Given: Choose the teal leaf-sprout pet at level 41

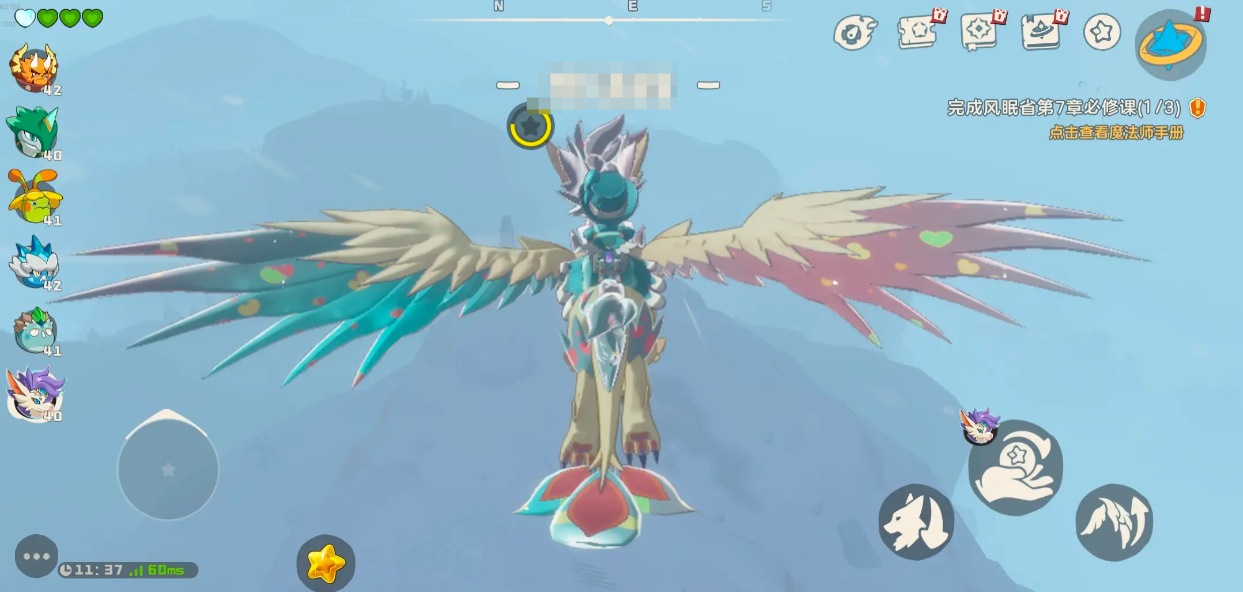Looking at the screenshot, I should click(35, 330).
